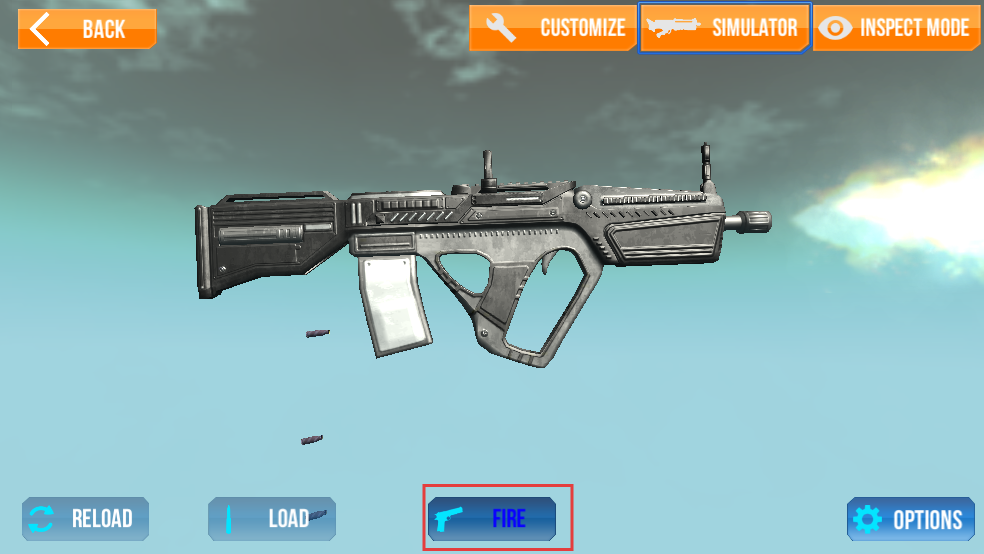This screenshot has width=984, height=554.
Task: Open the Options menu
Action: coord(910,519)
